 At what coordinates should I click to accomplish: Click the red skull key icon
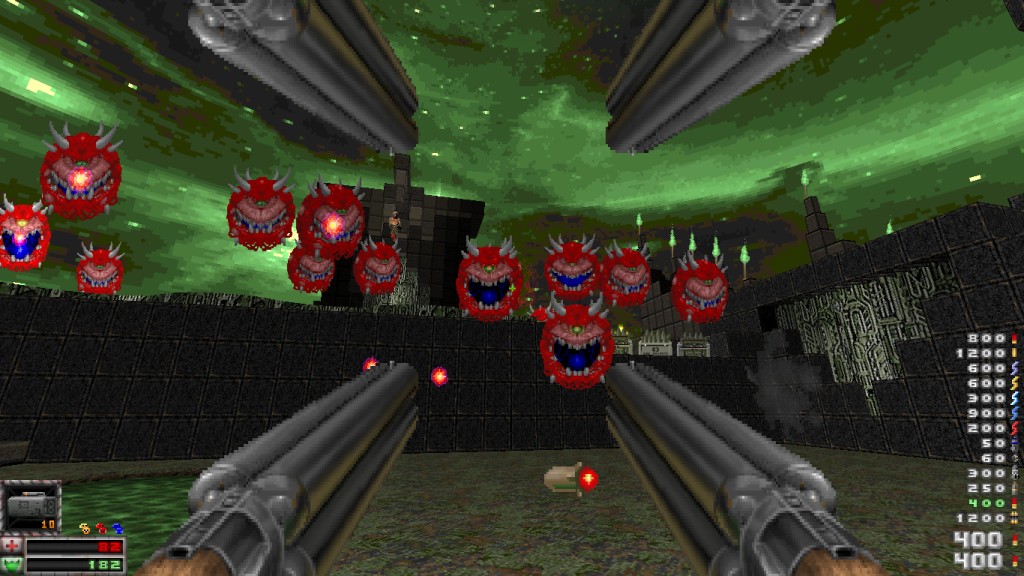101,527
